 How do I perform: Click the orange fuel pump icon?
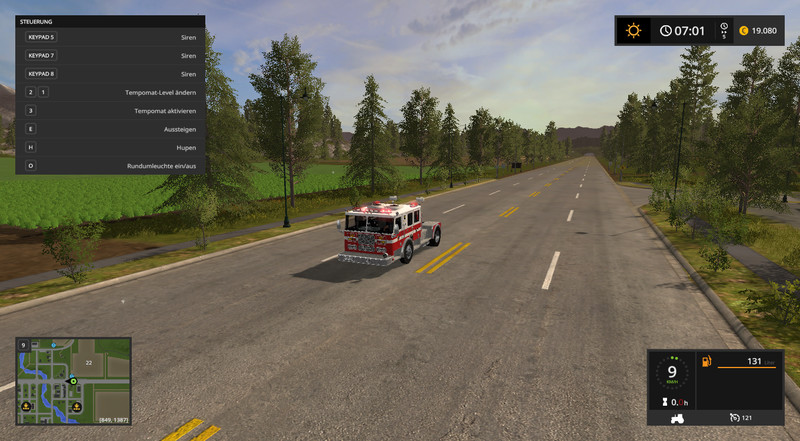tap(705, 361)
